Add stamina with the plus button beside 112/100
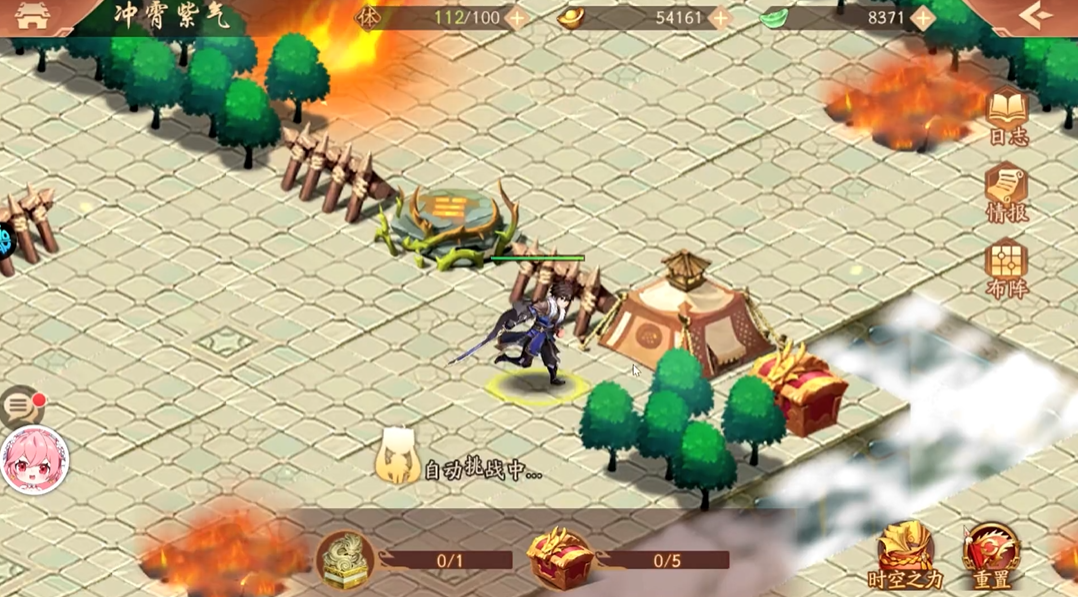Image resolution: width=1078 pixels, height=597 pixels. 517,18
